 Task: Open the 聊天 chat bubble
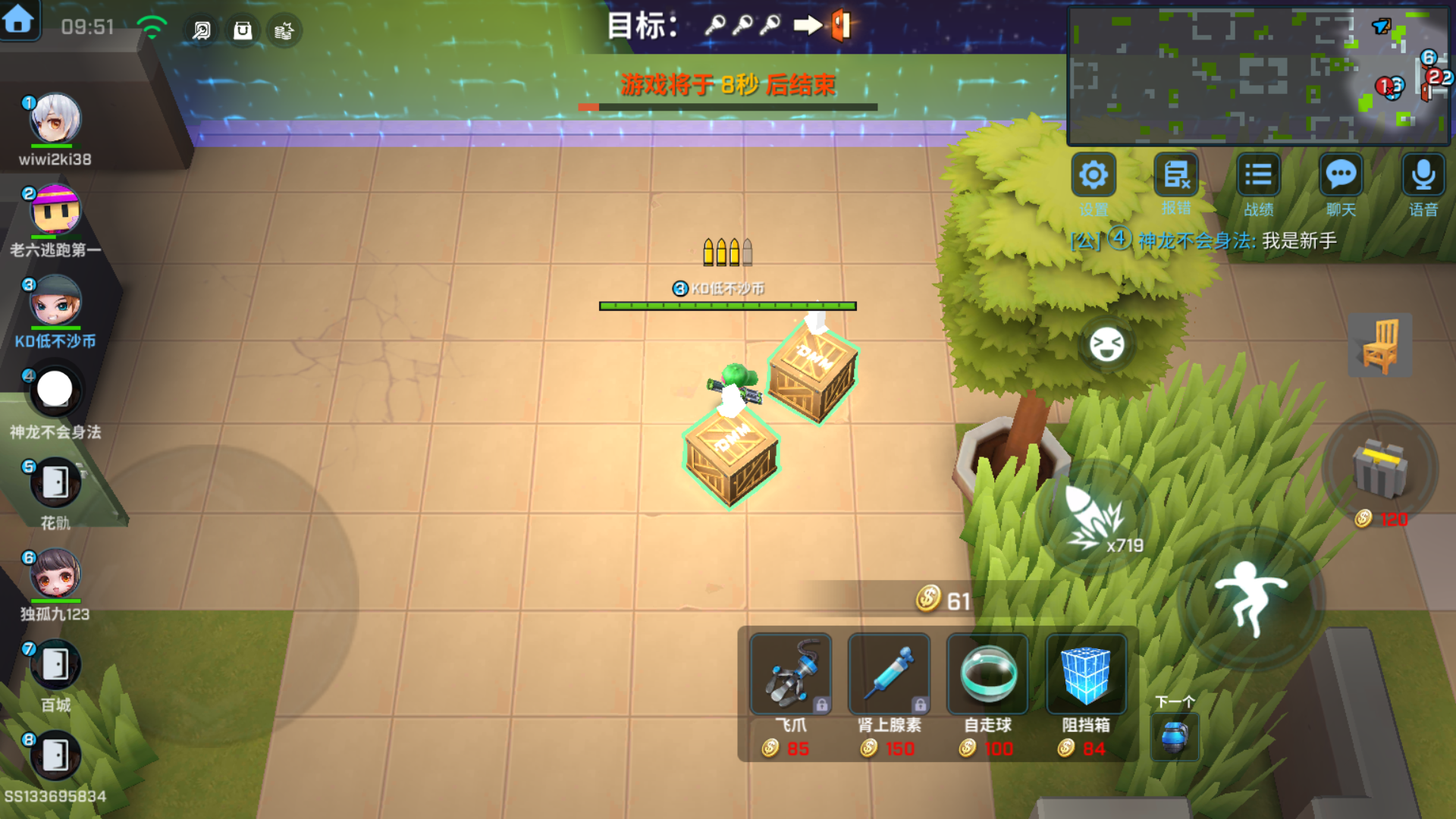tap(1341, 176)
